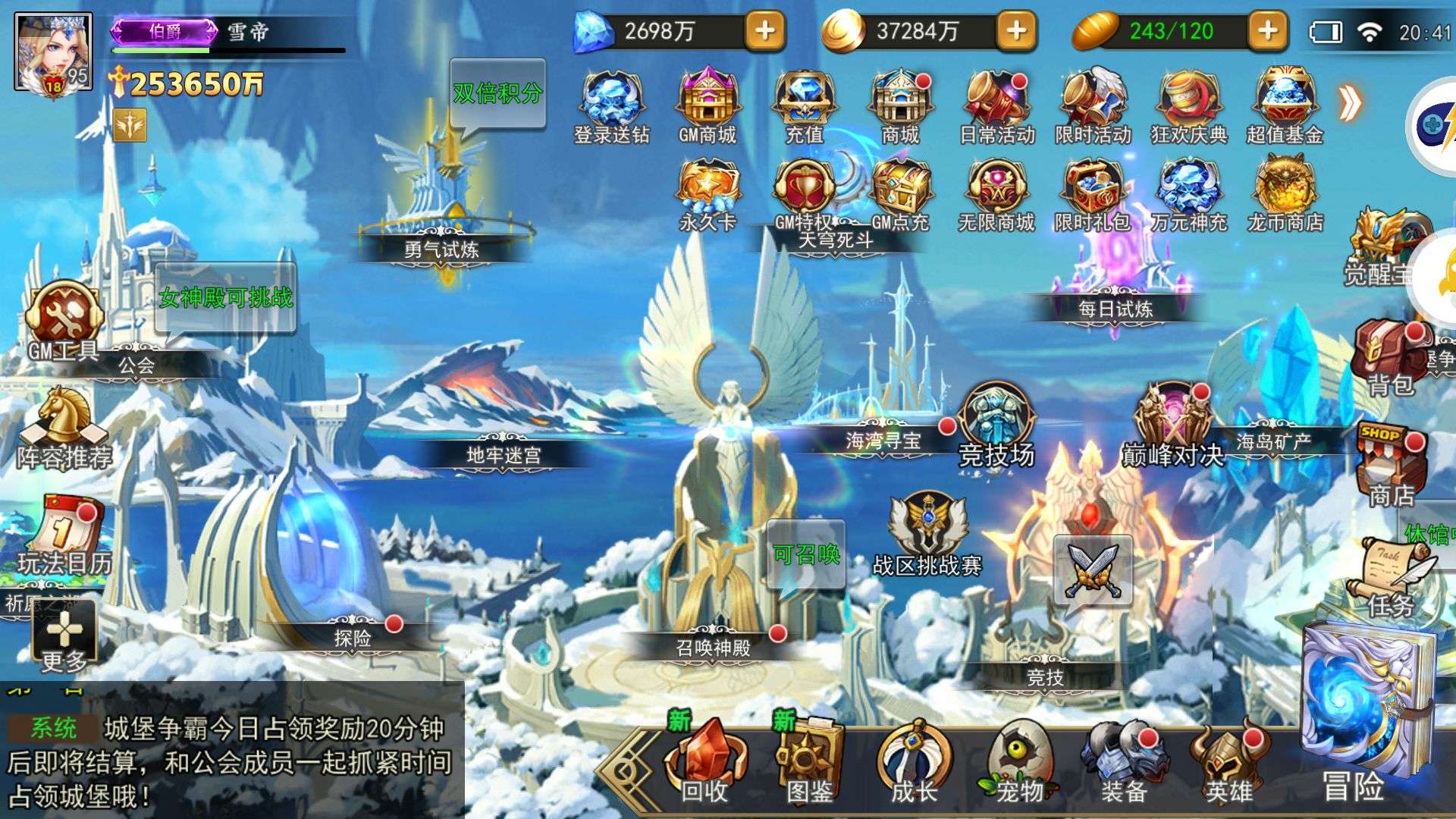Open 日常活动 daily activities
The height and width of the screenshot is (819, 1456).
pos(996,106)
